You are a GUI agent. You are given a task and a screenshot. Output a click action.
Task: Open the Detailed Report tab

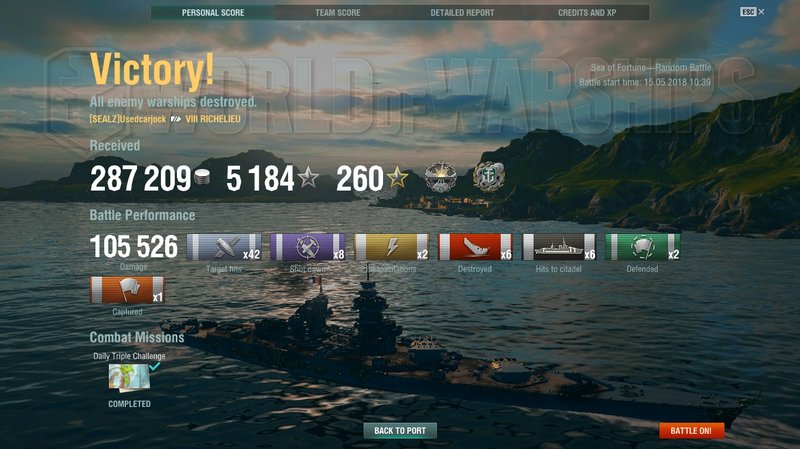[462, 13]
